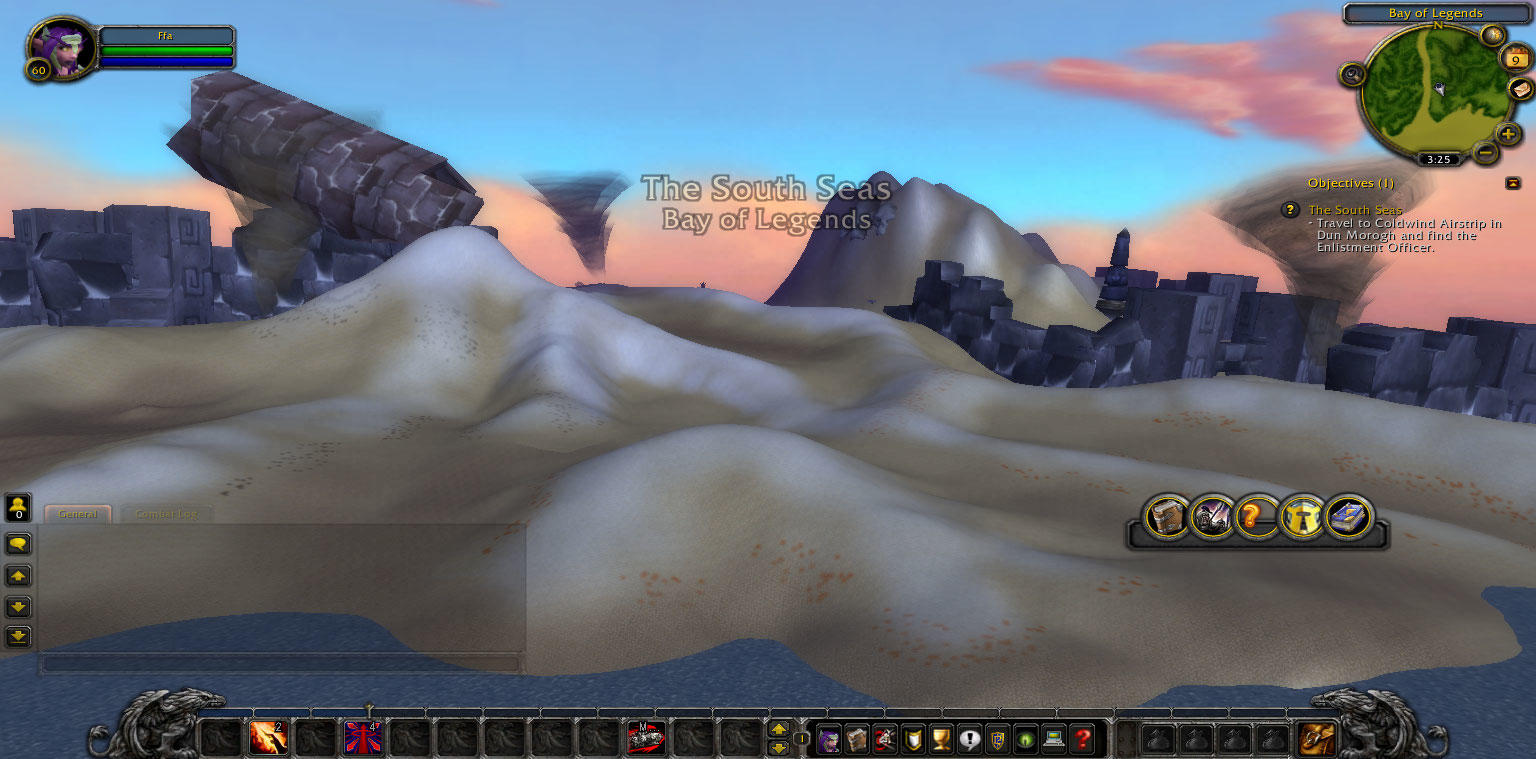Zoom in on the minimap with plus button
This screenshot has height=759, width=1536.
click(x=1506, y=132)
